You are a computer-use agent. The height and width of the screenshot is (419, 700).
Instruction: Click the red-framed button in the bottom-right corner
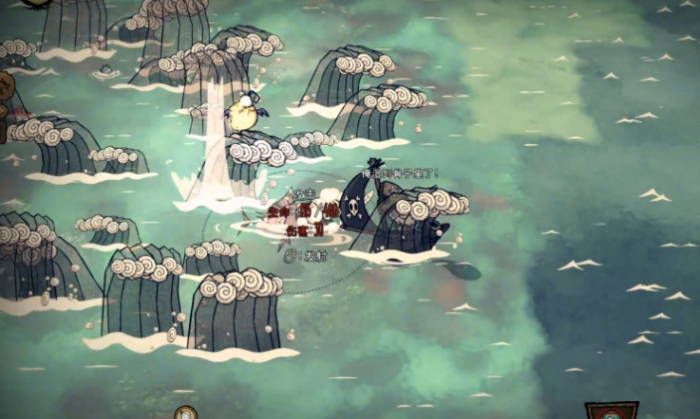611,411
